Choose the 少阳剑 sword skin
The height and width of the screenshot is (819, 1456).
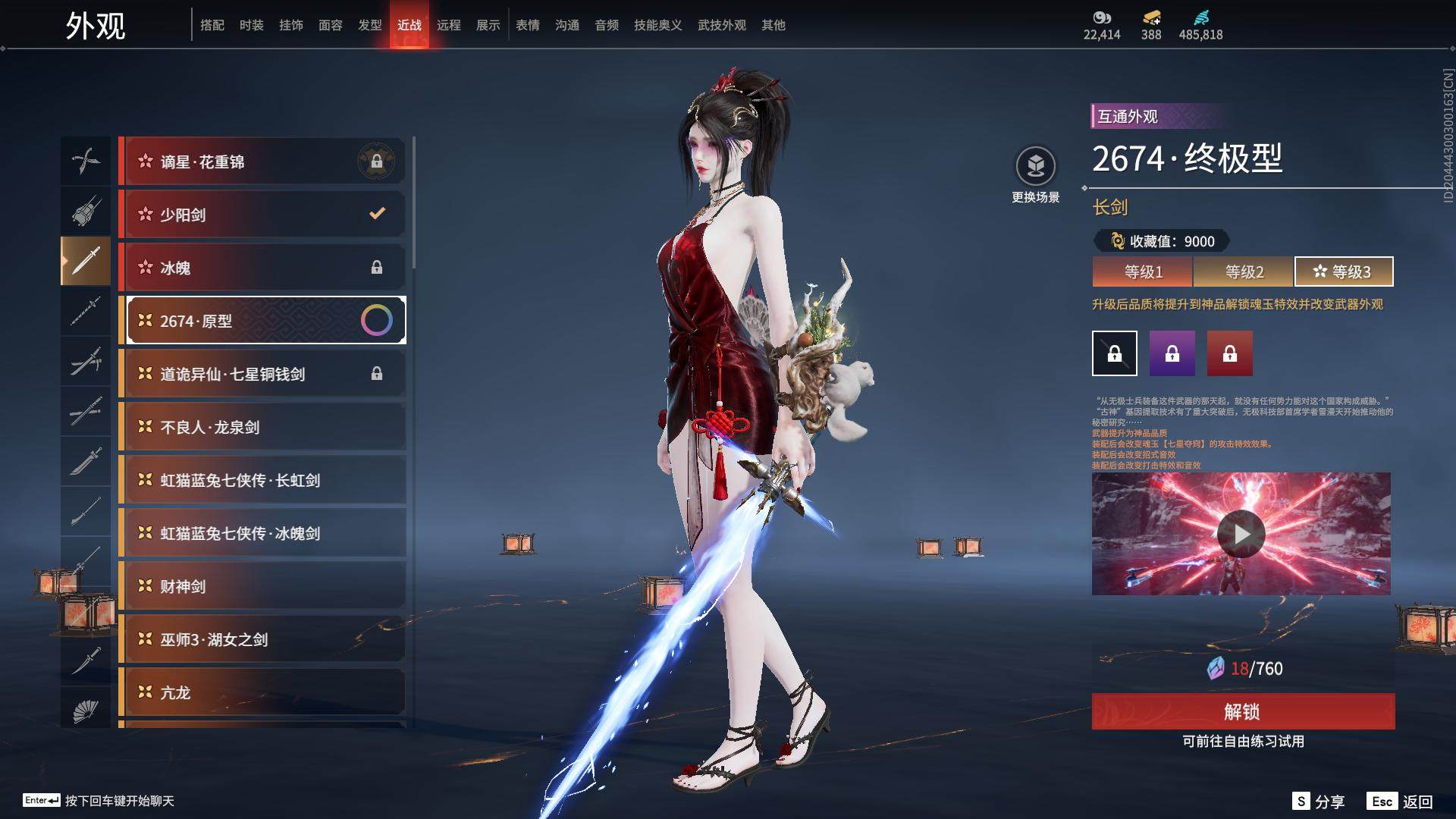tap(262, 215)
